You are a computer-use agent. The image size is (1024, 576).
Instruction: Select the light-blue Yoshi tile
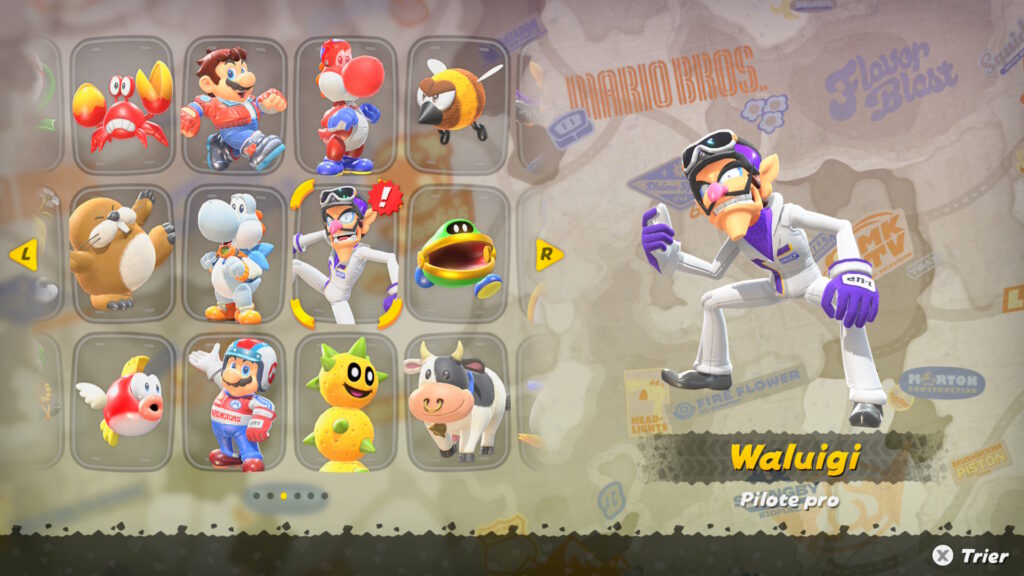(x=234, y=254)
